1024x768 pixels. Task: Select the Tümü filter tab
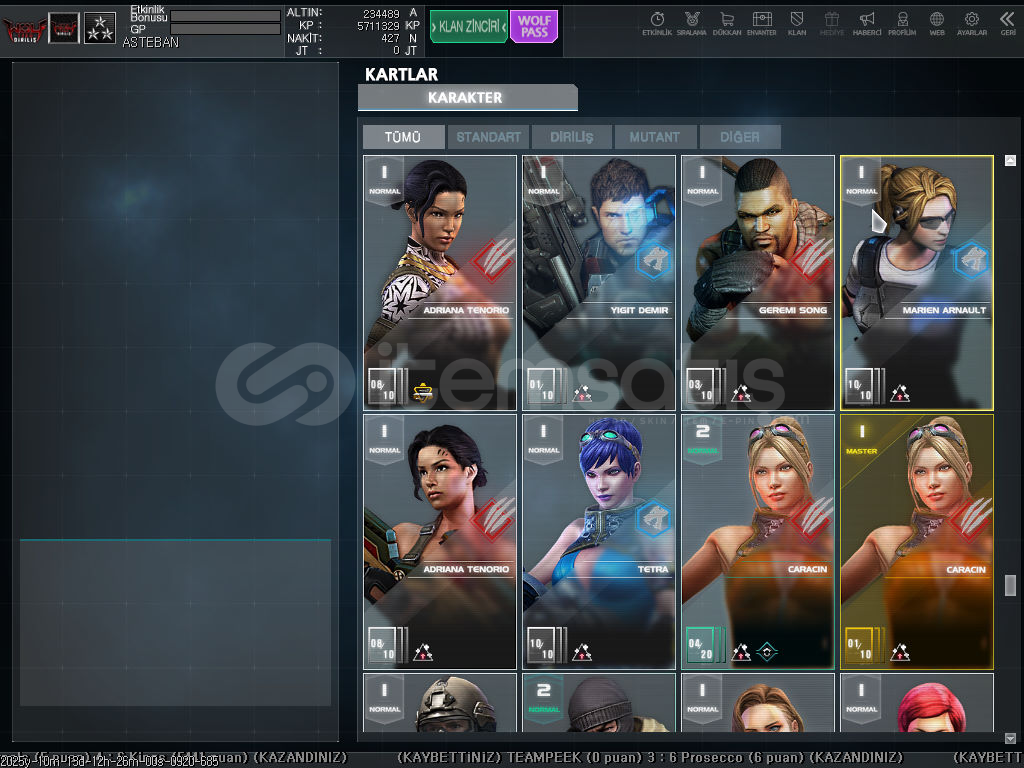[x=403, y=137]
